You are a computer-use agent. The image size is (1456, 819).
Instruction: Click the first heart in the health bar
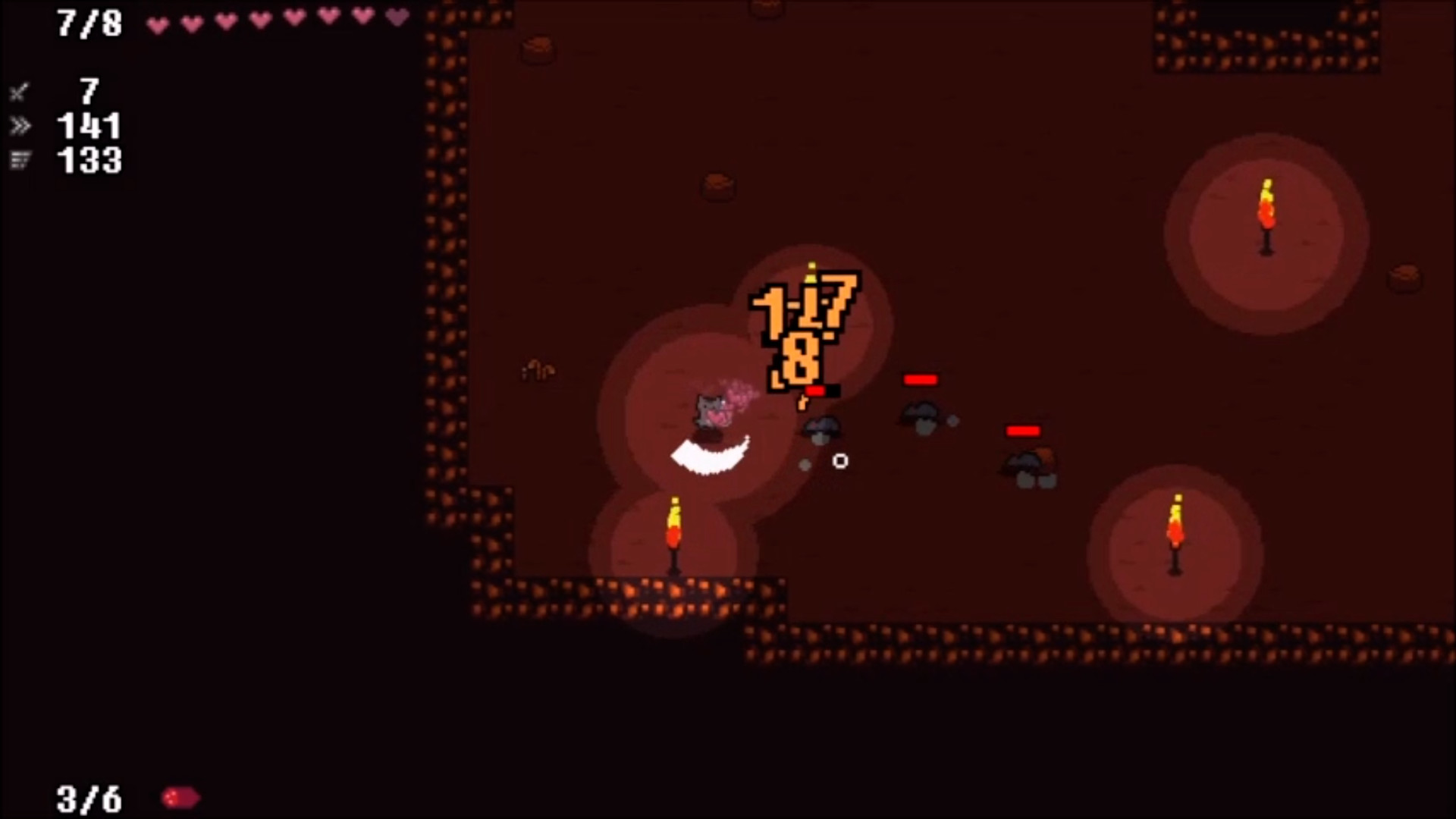pos(157,24)
